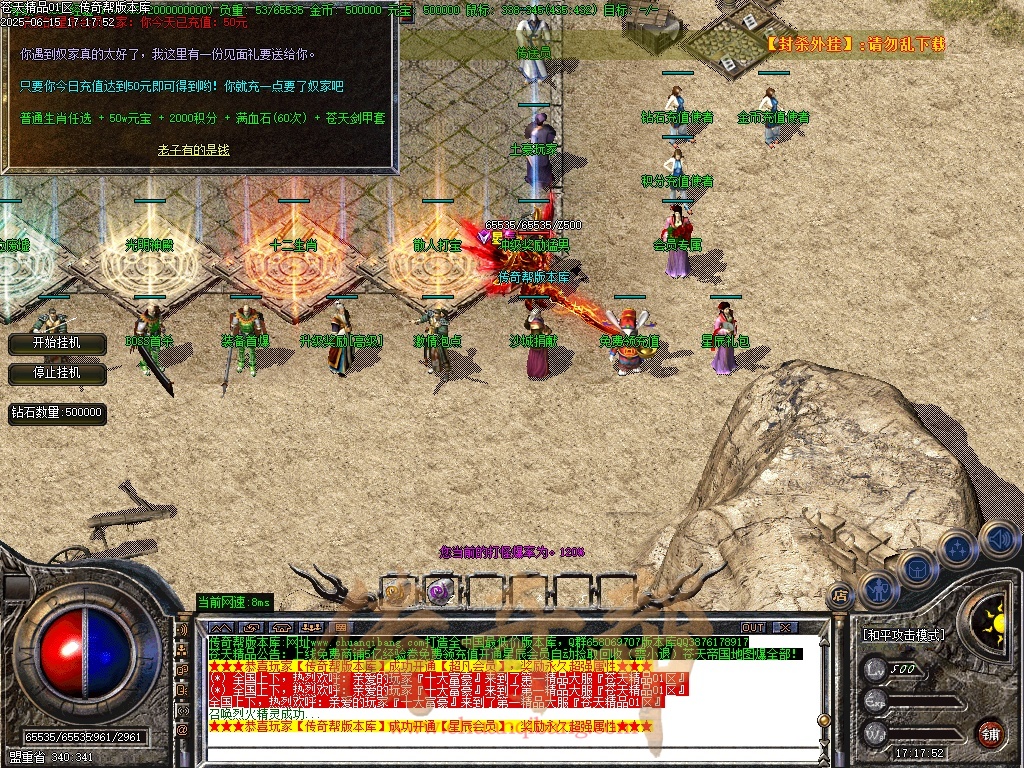Click the 开始挂机 start auto-battle button
The width and height of the screenshot is (1024, 768).
57,343
